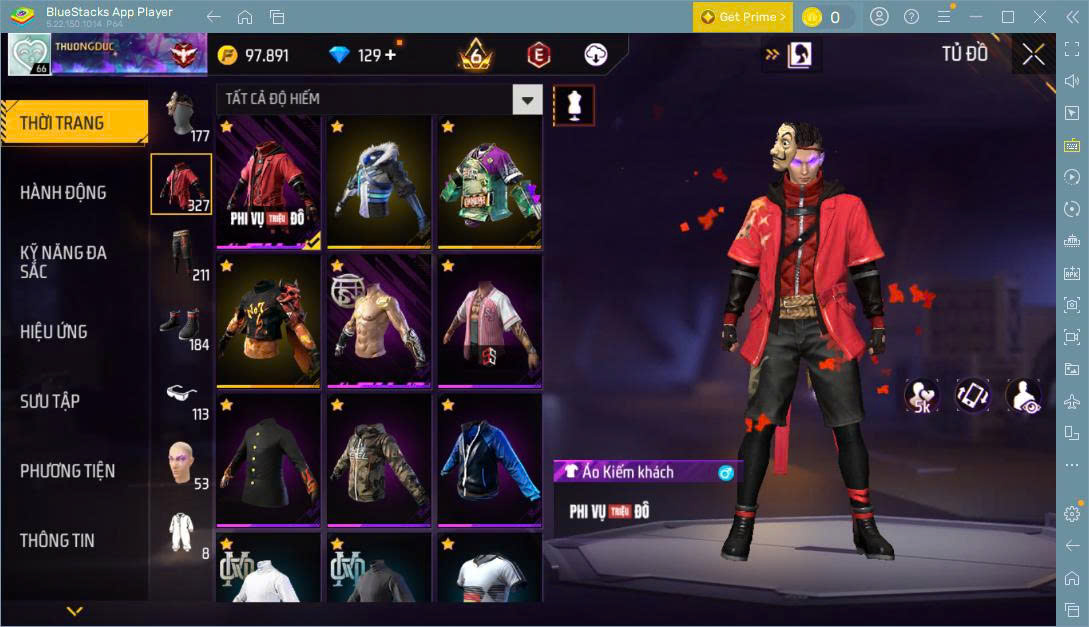Screen dimensions: 1089x627
Task: Switch to the THỜI TRANG tab
Action: [x=62, y=123]
